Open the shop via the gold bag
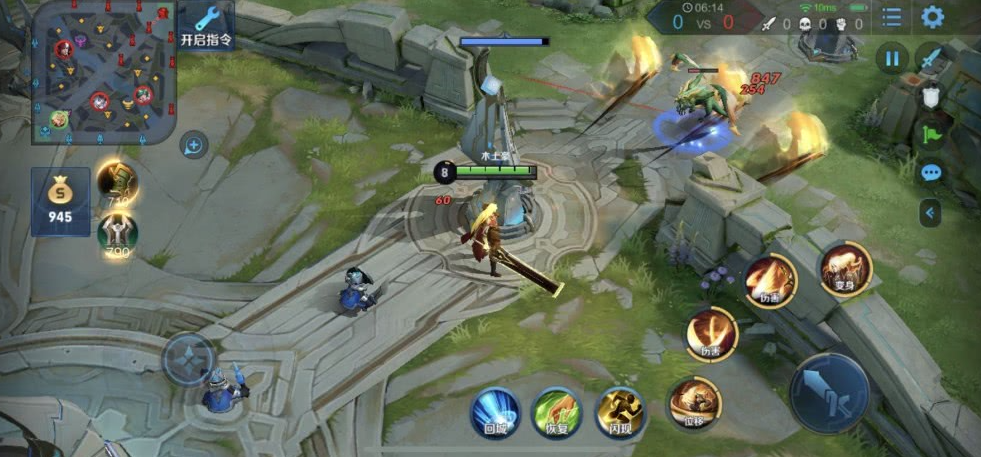The width and height of the screenshot is (981, 457). [x=60, y=201]
